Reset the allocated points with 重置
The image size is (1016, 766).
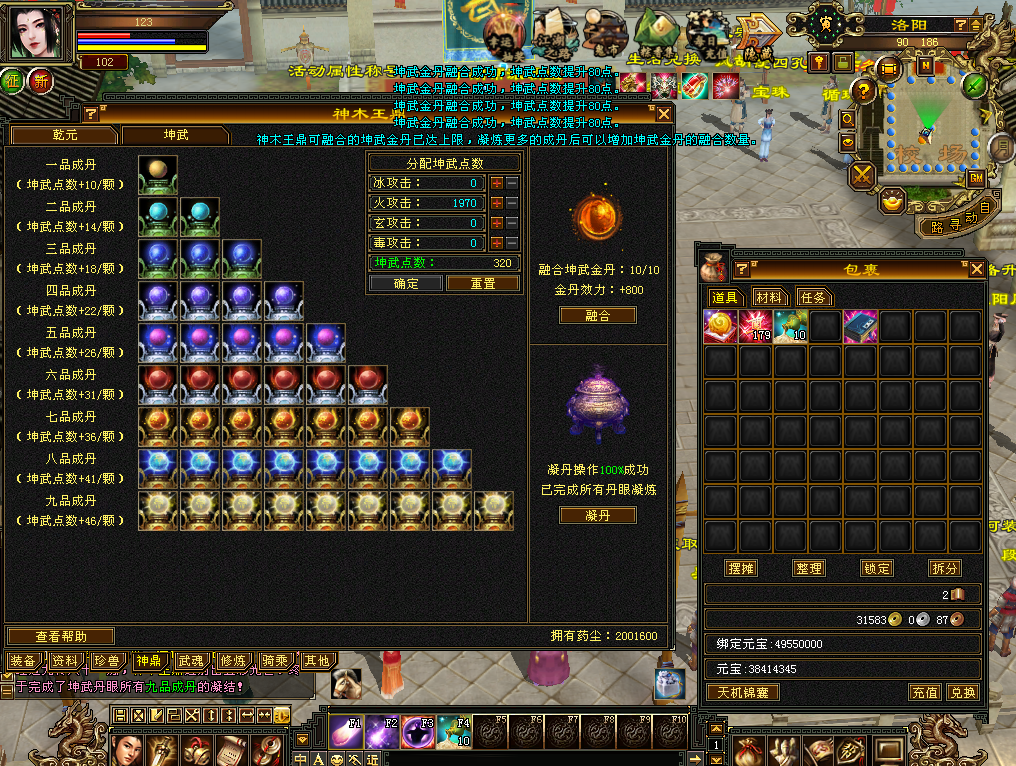click(x=482, y=283)
